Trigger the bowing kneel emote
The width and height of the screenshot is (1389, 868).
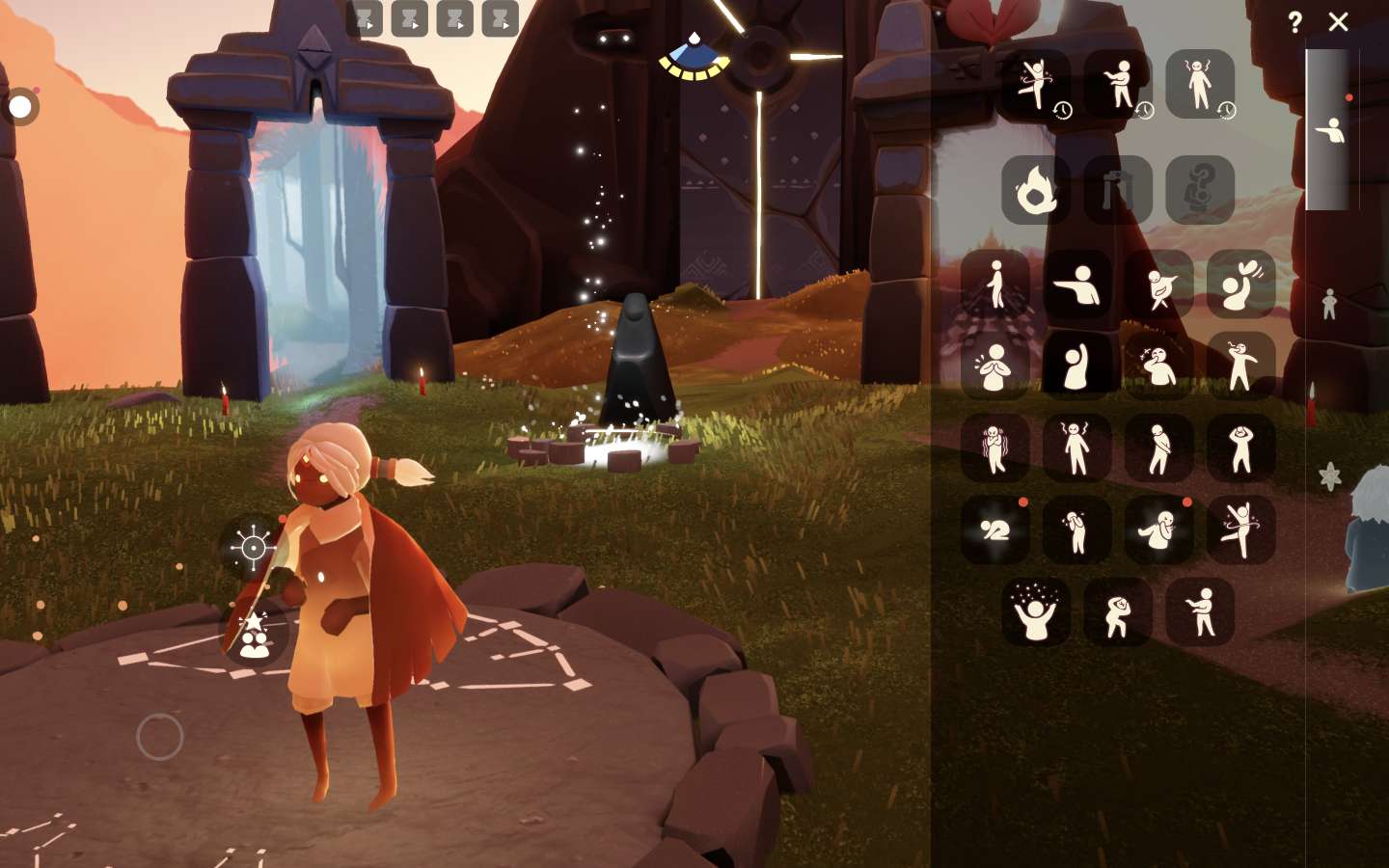pyautogui.click(x=994, y=529)
